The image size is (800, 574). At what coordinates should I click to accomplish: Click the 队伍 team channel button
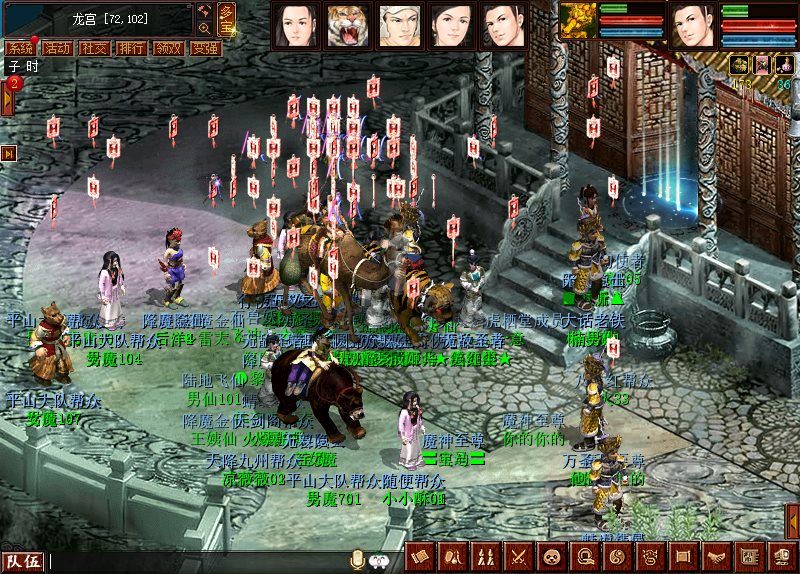pyautogui.click(x=22, y=561)
